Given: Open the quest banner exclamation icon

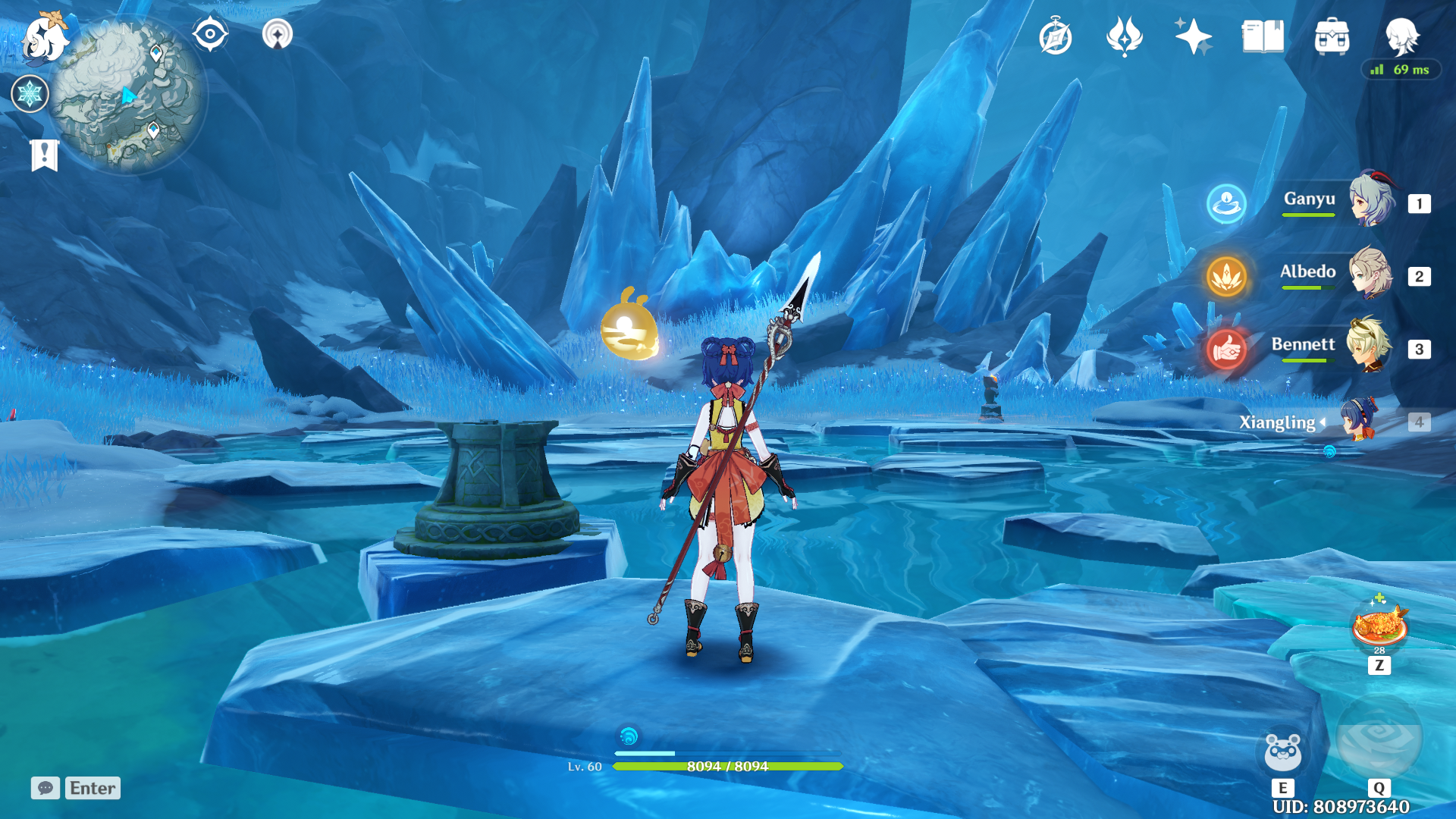Looking at the screenshot, I should pyautogui.click(x=45, y=155).
